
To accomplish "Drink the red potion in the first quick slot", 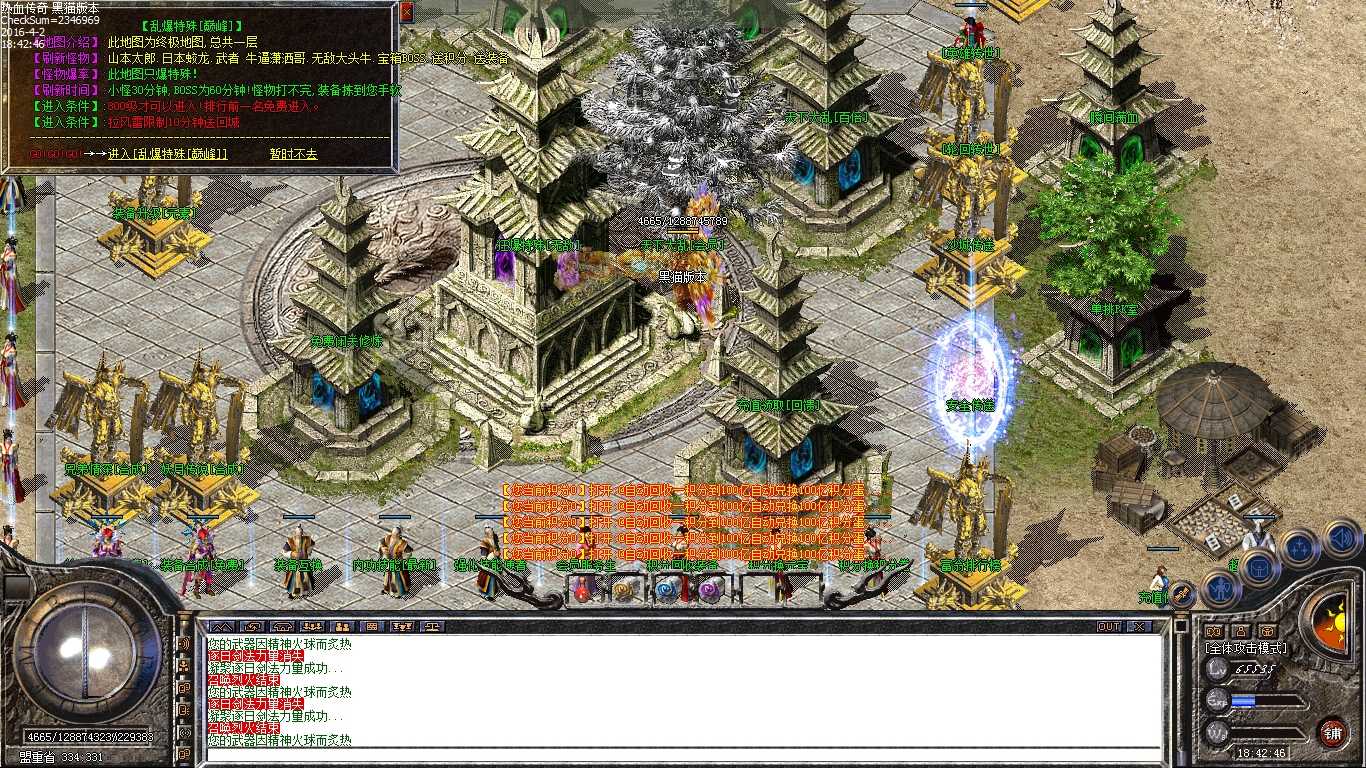I will [x=581, y=591].
